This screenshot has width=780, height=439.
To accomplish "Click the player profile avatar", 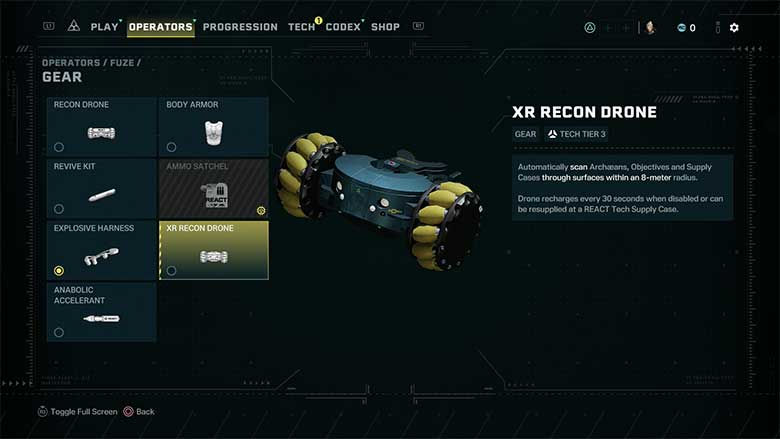I will pyautogui.click(x=650, y=27).
